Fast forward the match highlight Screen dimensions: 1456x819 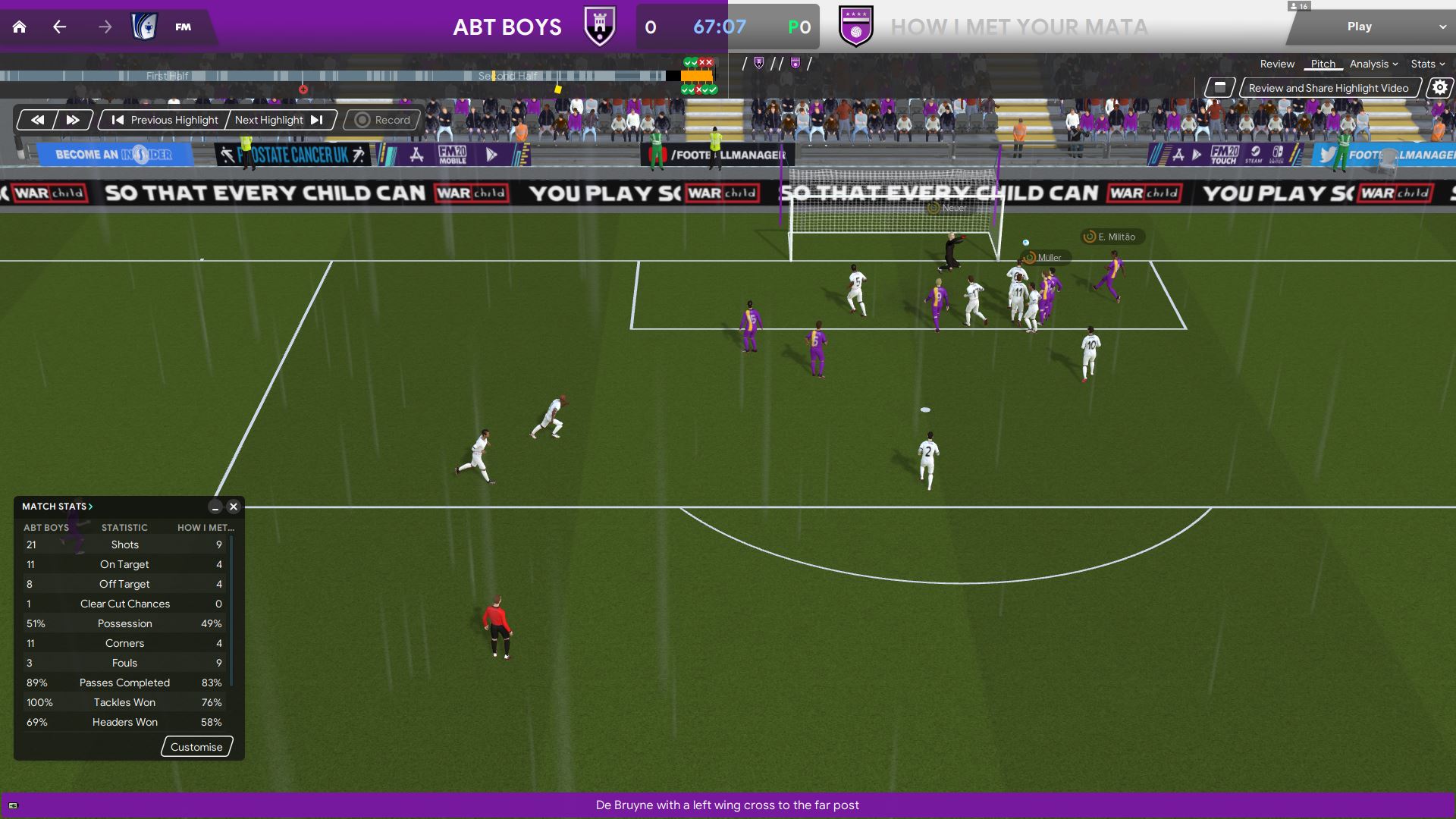tap(73, 120)
